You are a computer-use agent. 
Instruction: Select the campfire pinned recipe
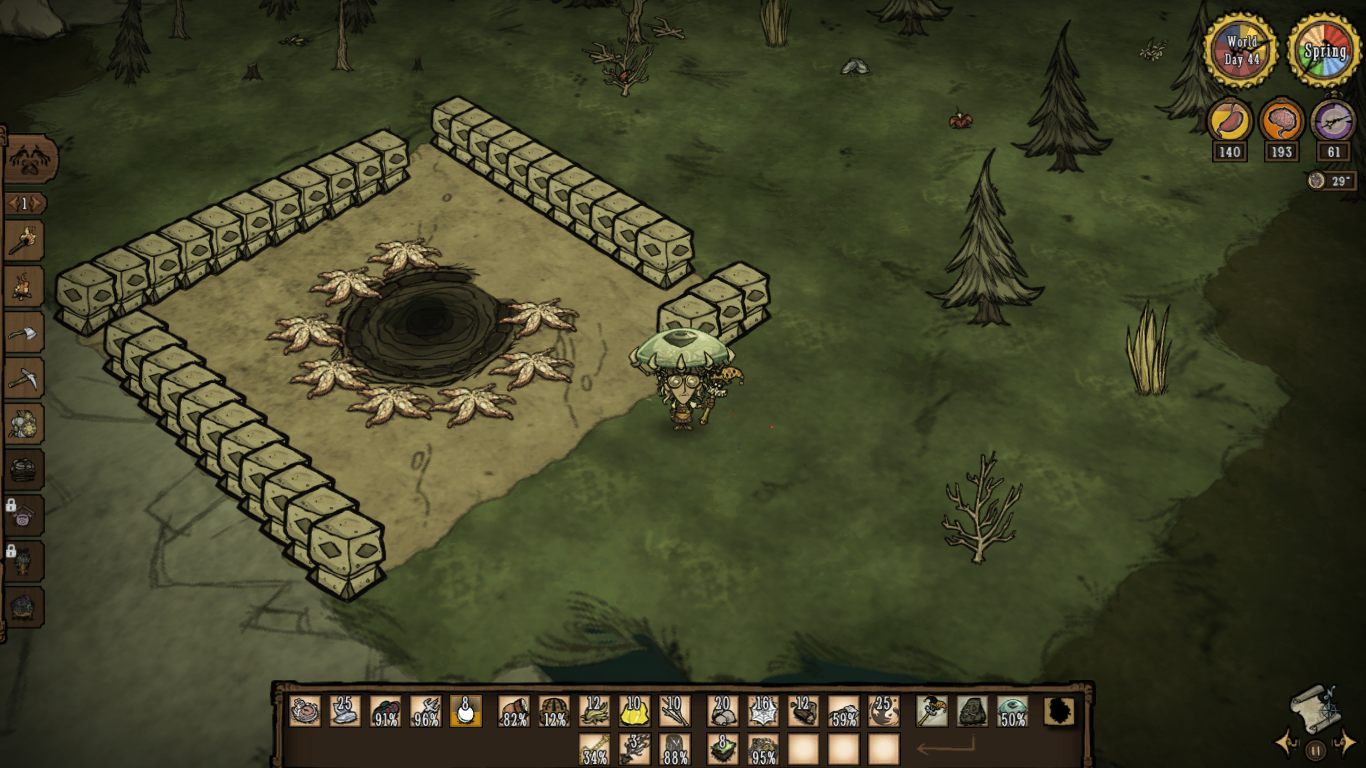pyautogui.click(x=24, y=287)
